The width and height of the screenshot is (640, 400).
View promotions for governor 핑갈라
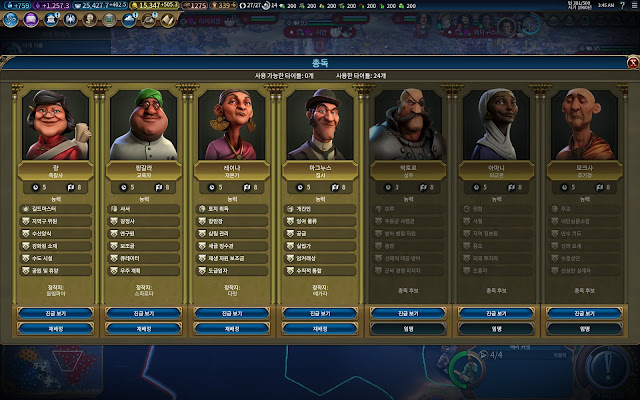143,313
